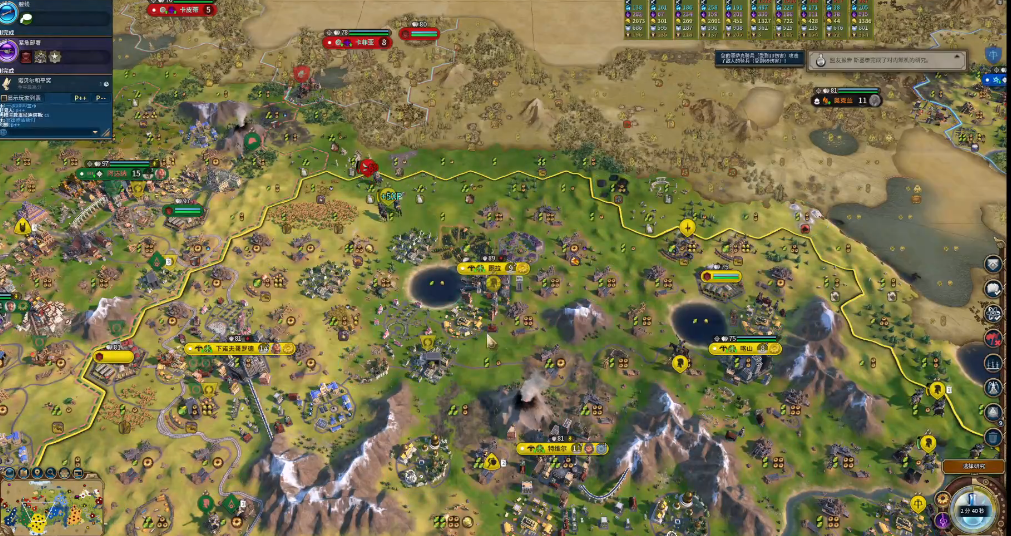Viewport: 1011px width, 536px height.
Task: Select the desert city banner with population 11
Action: (x=847, y=100)
